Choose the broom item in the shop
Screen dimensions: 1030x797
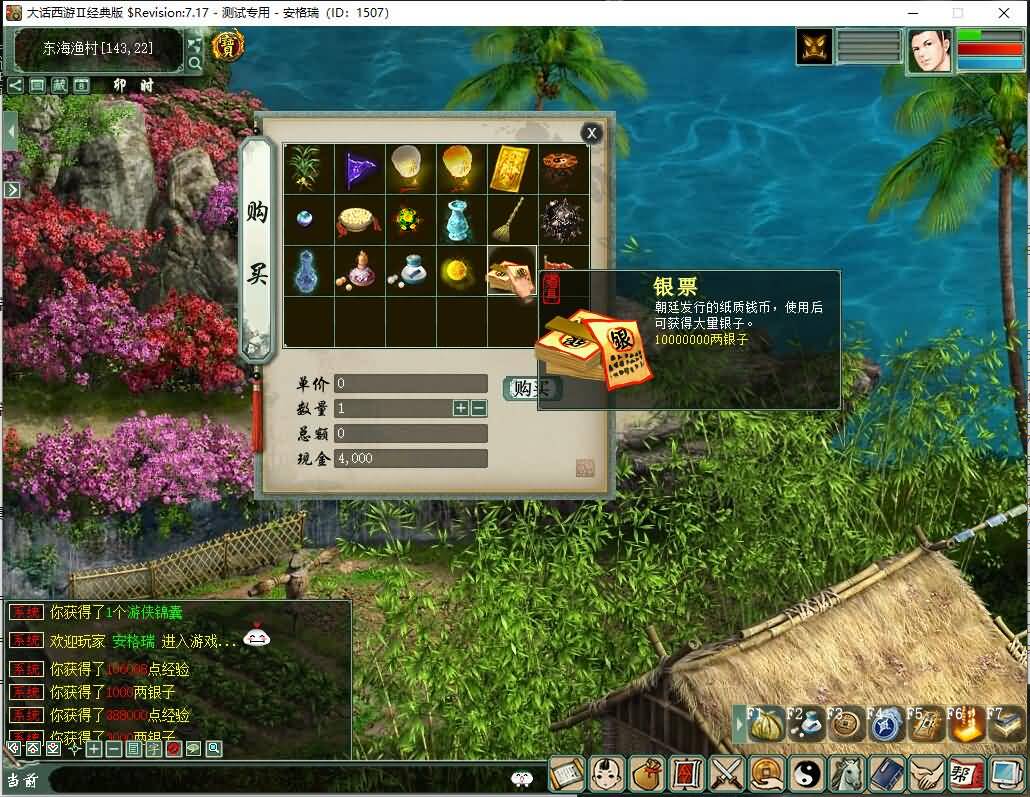pos(512,219)
